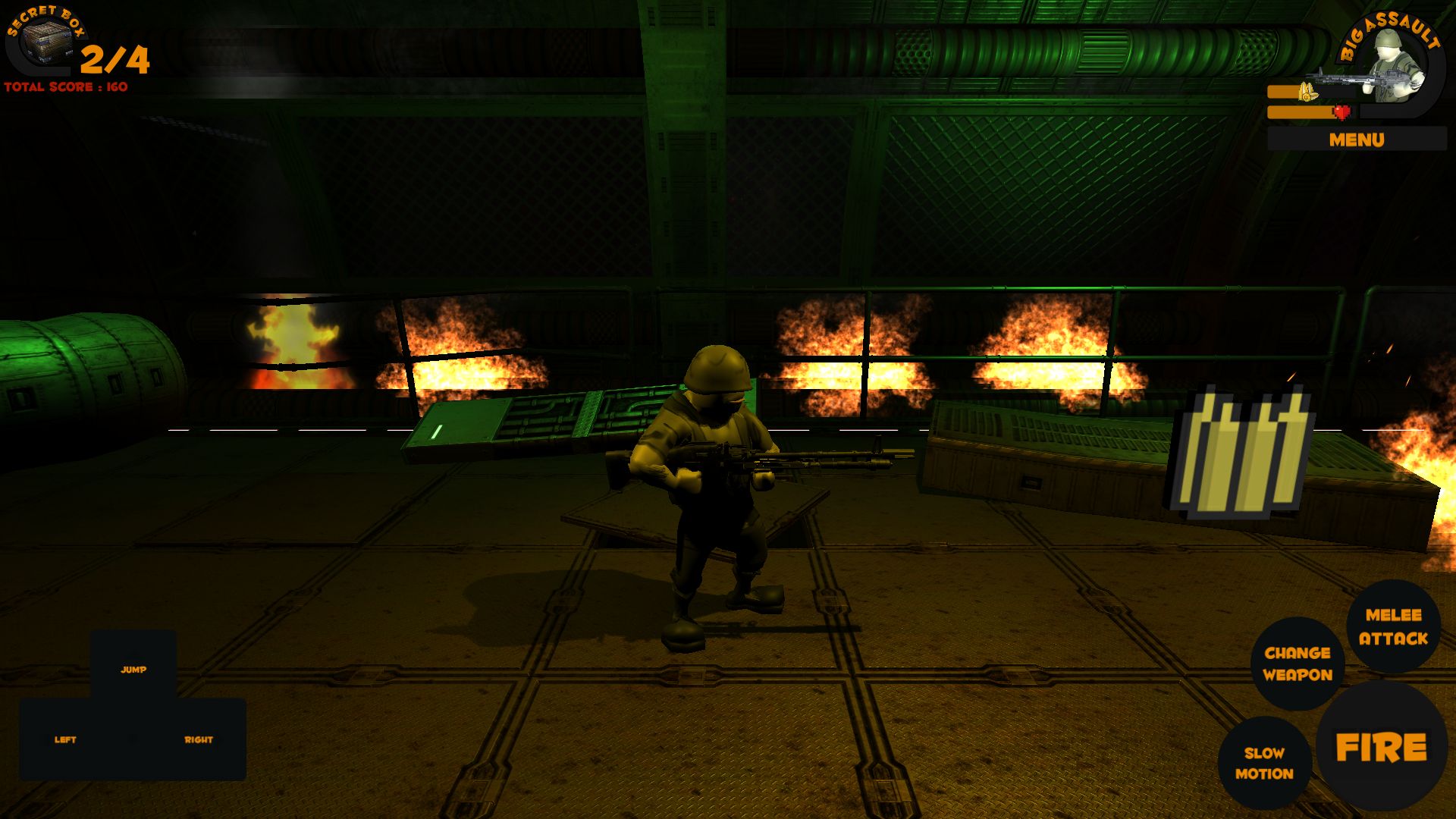Screen dimensions: 1456x819
Task: Perform a Melee Attack
Action: 1393,626
